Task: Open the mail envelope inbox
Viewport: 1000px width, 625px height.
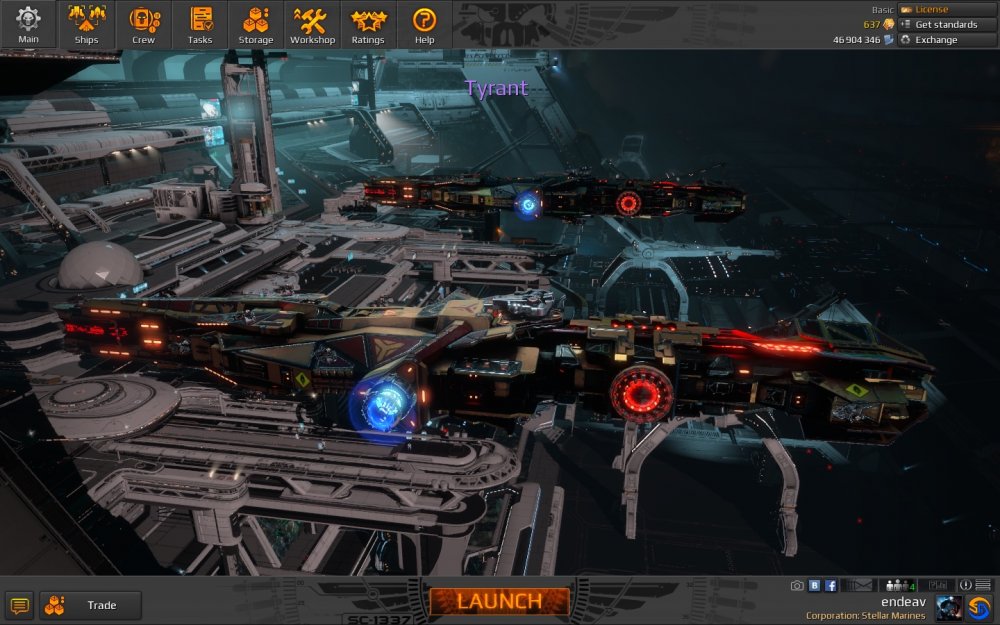Action: pyautogui.click(x=862, y=585)
